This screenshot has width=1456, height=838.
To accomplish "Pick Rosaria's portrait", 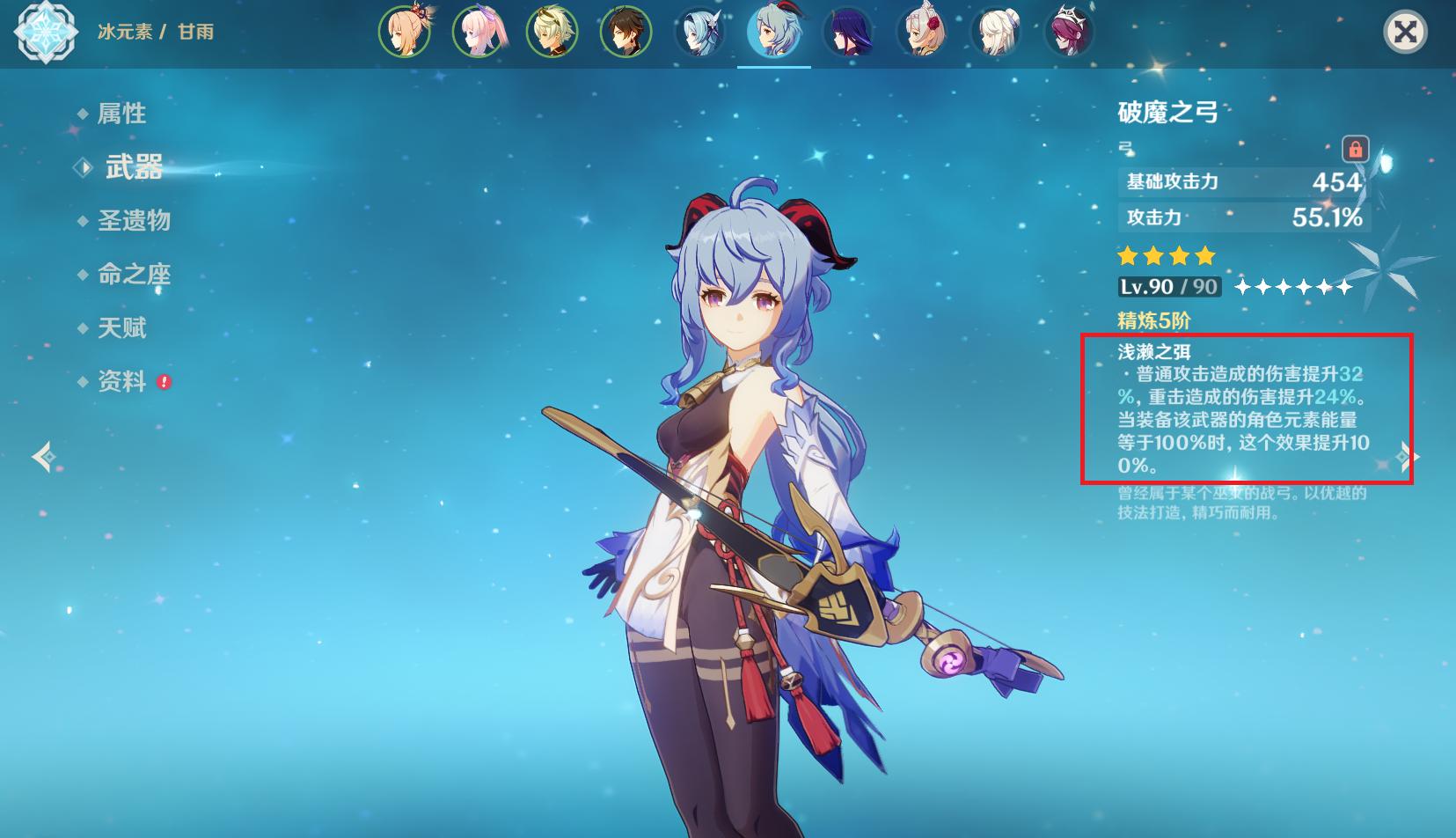I will click(1069, 33).
